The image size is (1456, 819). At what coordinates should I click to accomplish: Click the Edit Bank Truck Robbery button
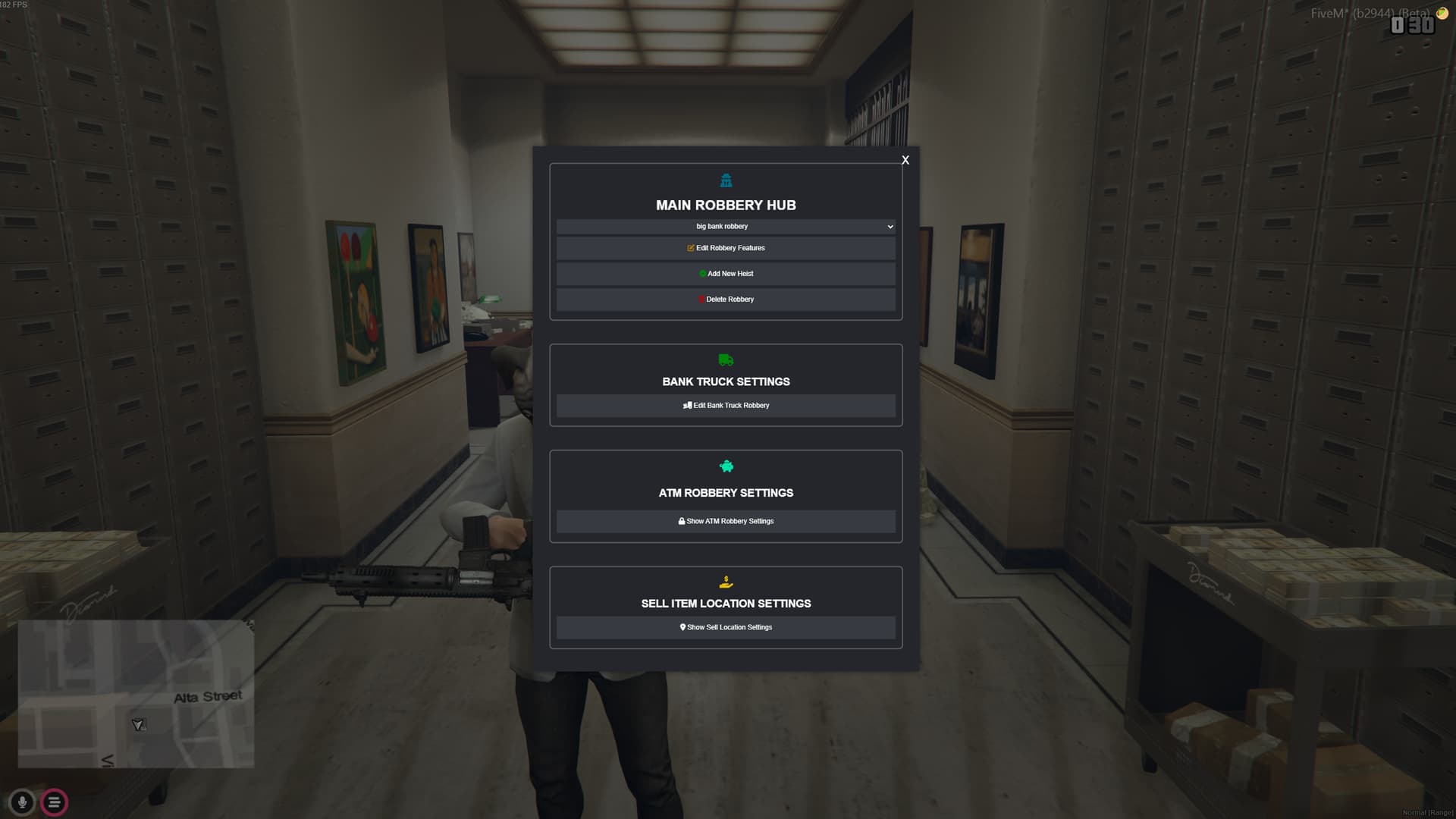[726, 406]
